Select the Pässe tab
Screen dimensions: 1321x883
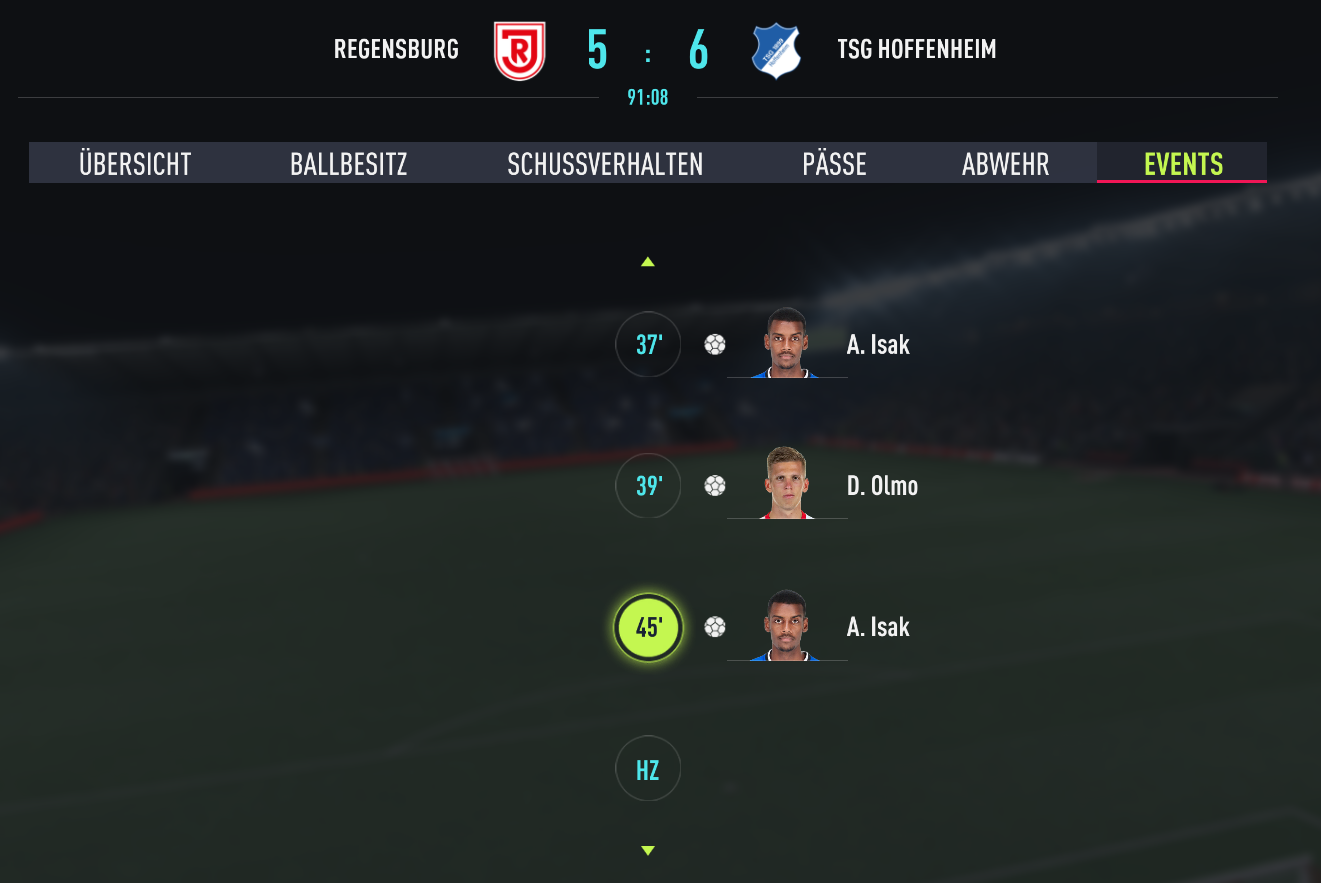click(x=834, y=164)
